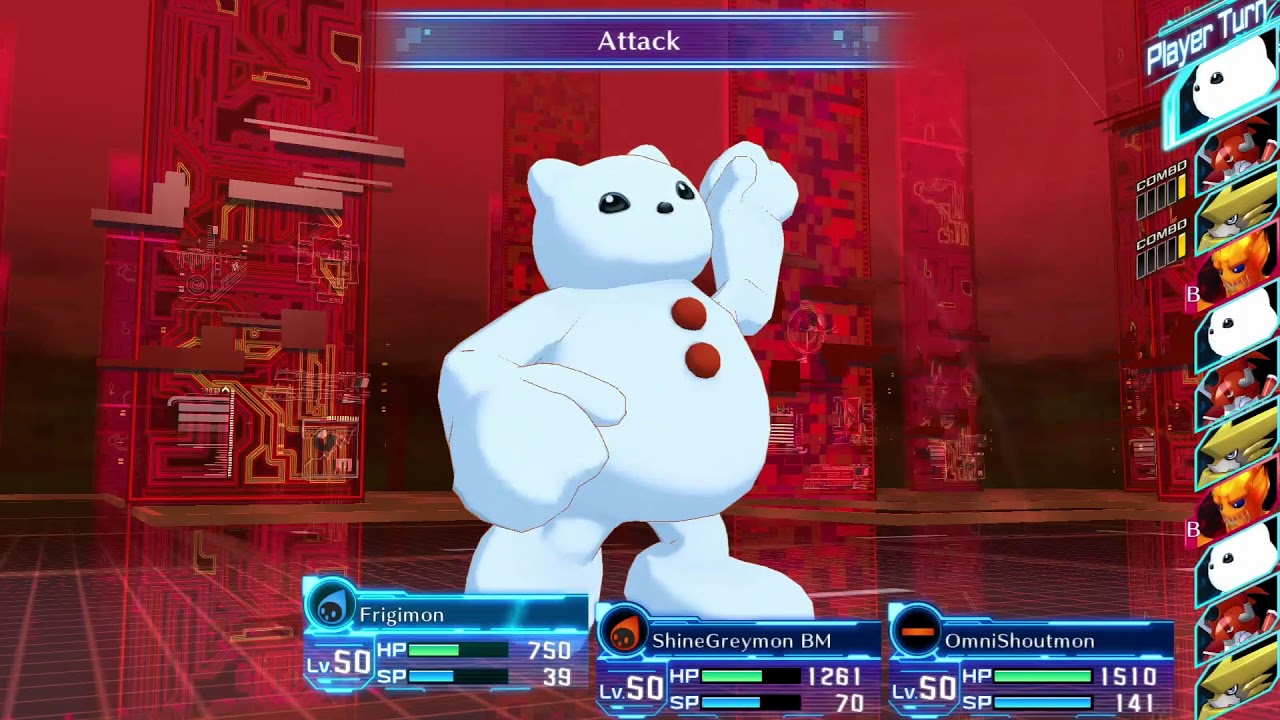This screenshot has width=1280, height=720.
Task: Click Frigimon's blue attribute icon
Action: point(330,605)
